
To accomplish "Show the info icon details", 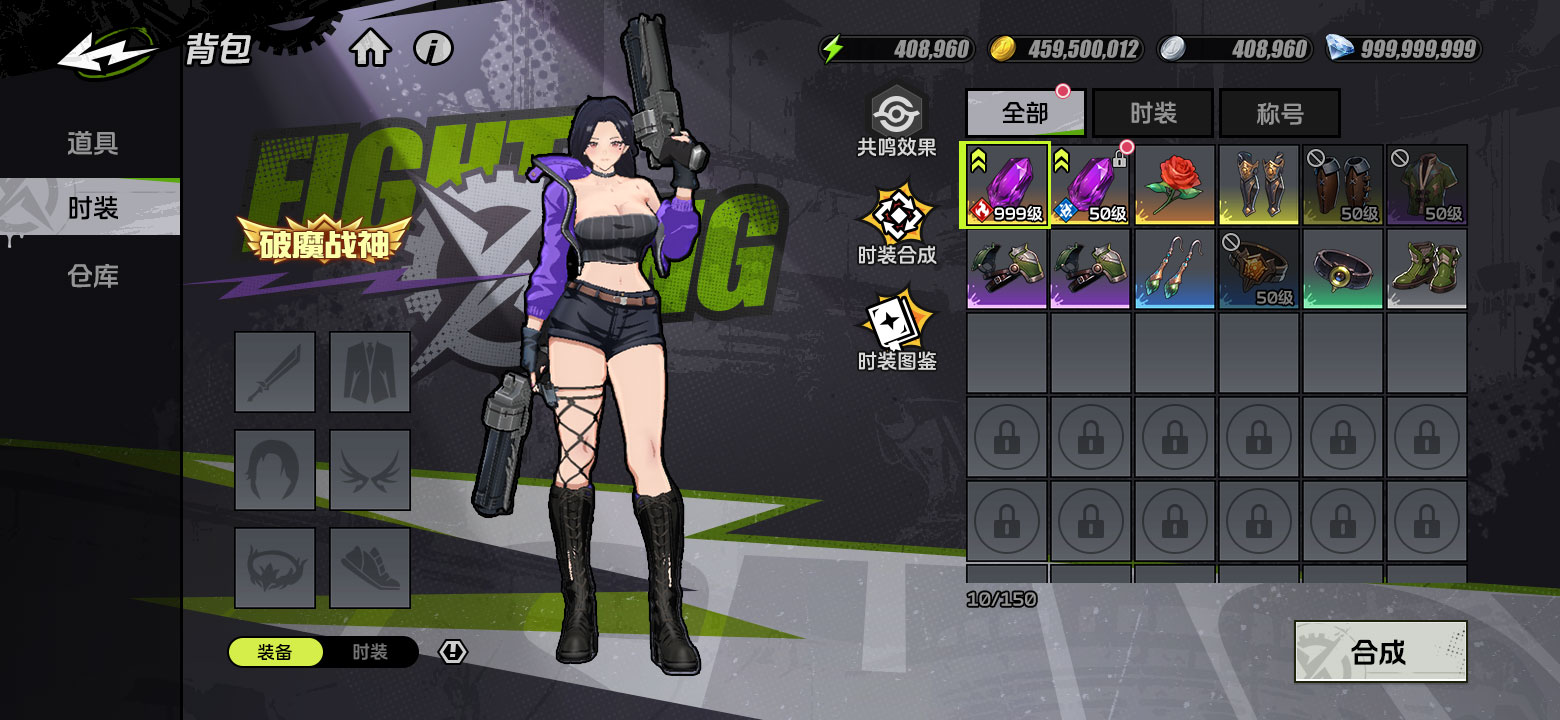I will pos(433,48).
